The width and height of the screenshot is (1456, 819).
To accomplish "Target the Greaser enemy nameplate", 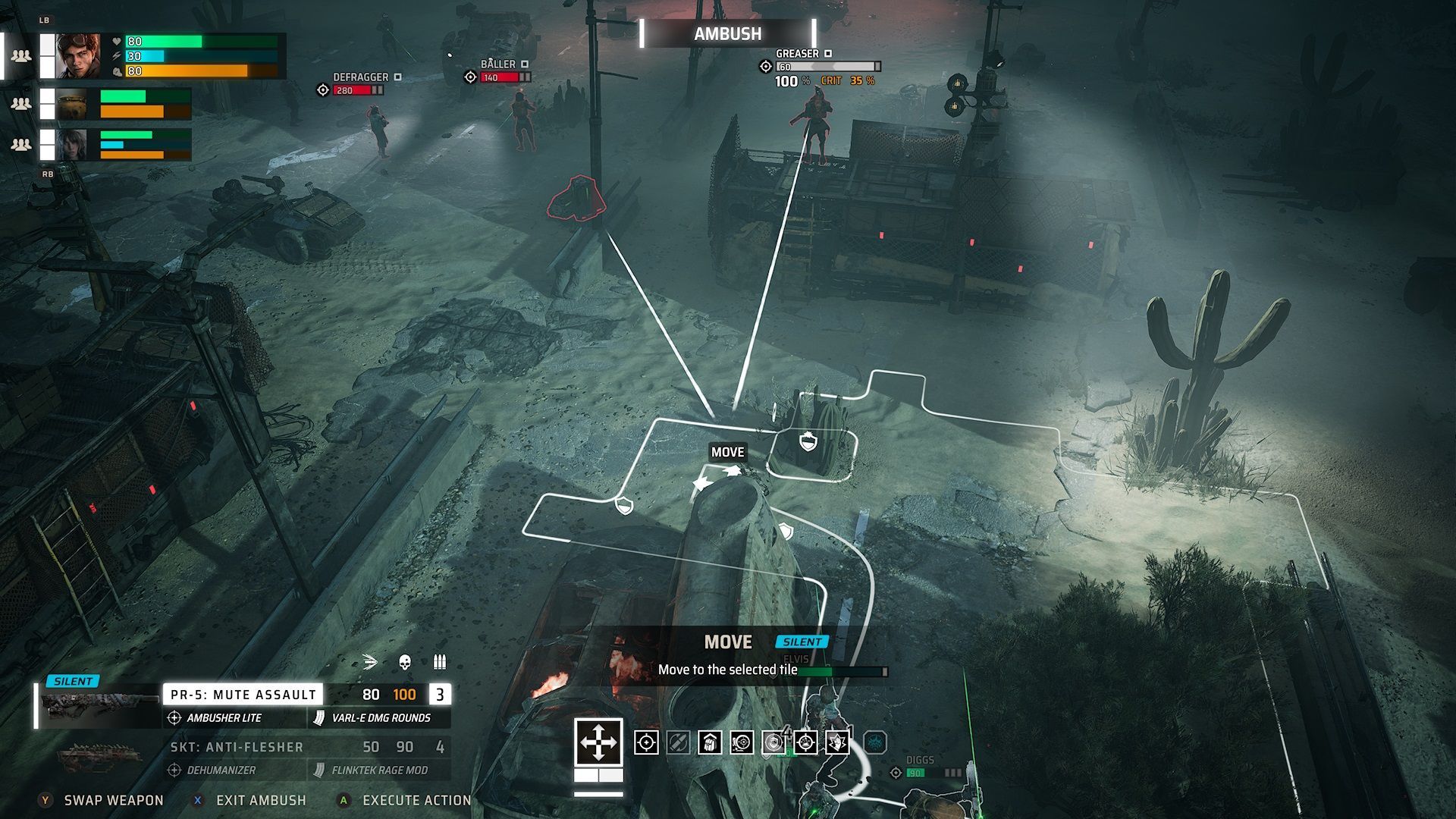I will [797, 54].
